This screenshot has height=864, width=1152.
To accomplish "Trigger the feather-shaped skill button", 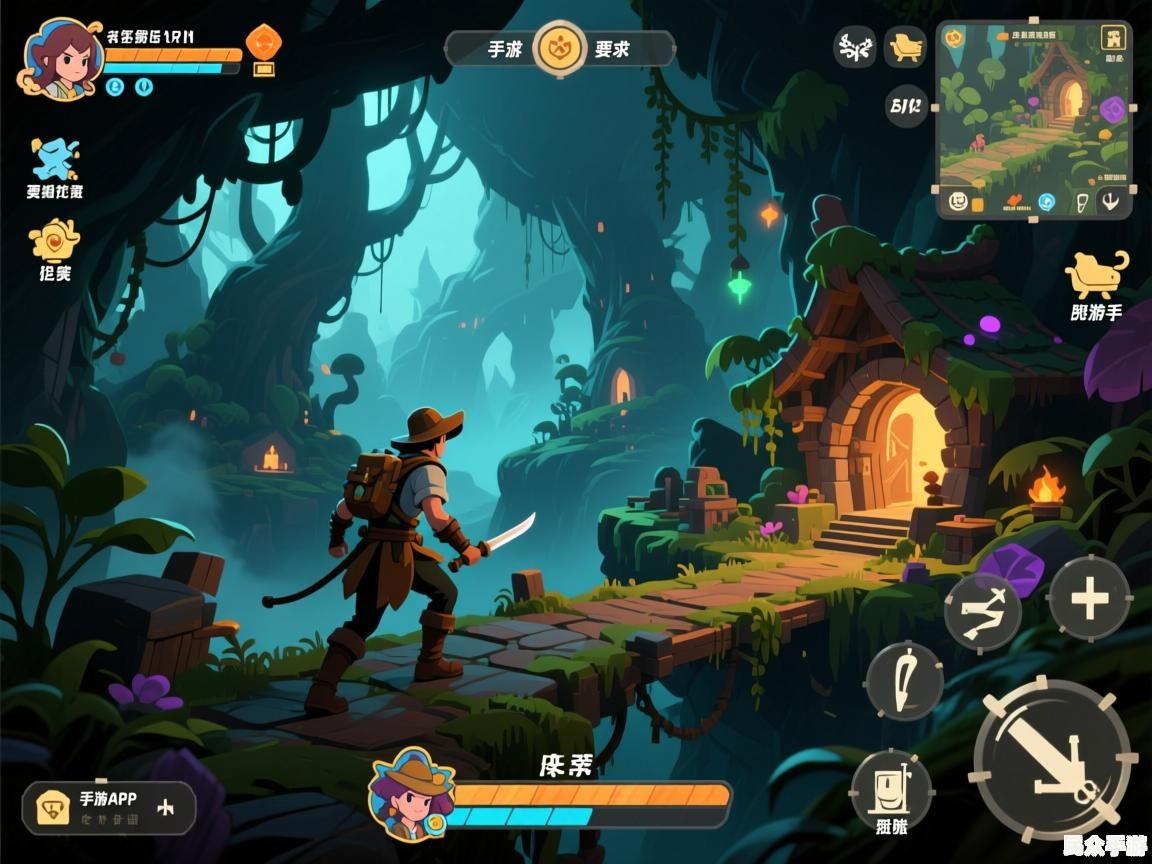I will [x=904, y=681].
